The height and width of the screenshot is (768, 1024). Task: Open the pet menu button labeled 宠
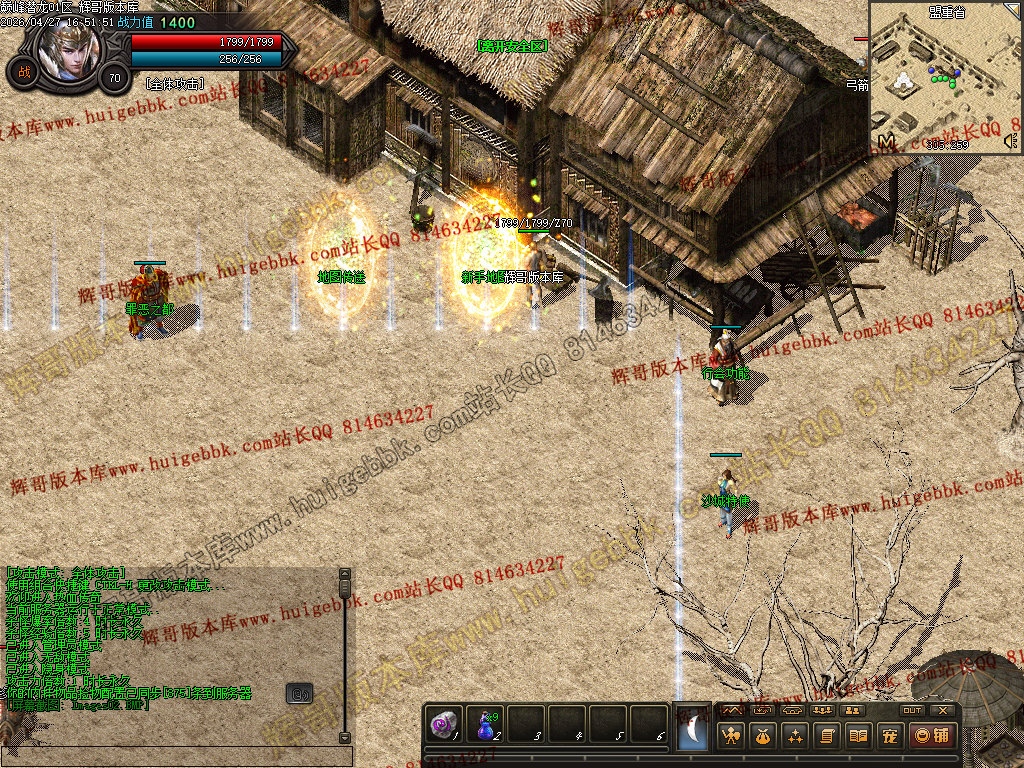889,737
